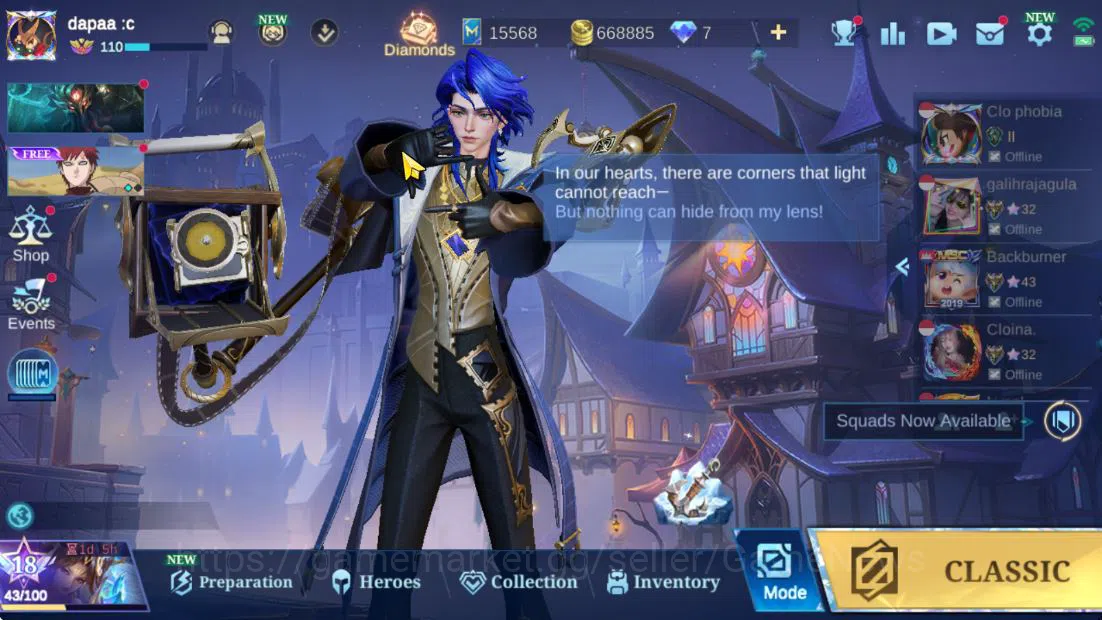View the dapaa :c player profile avatar
Image resolution: width=1102 pixels, height=620 pixels.
click(31, 35)
